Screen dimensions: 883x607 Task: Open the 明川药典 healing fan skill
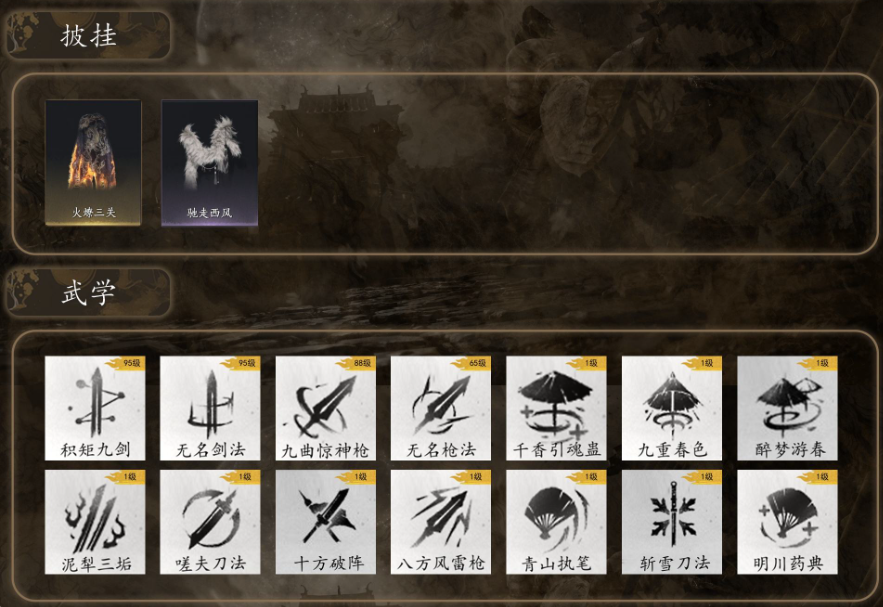point(787,522)
